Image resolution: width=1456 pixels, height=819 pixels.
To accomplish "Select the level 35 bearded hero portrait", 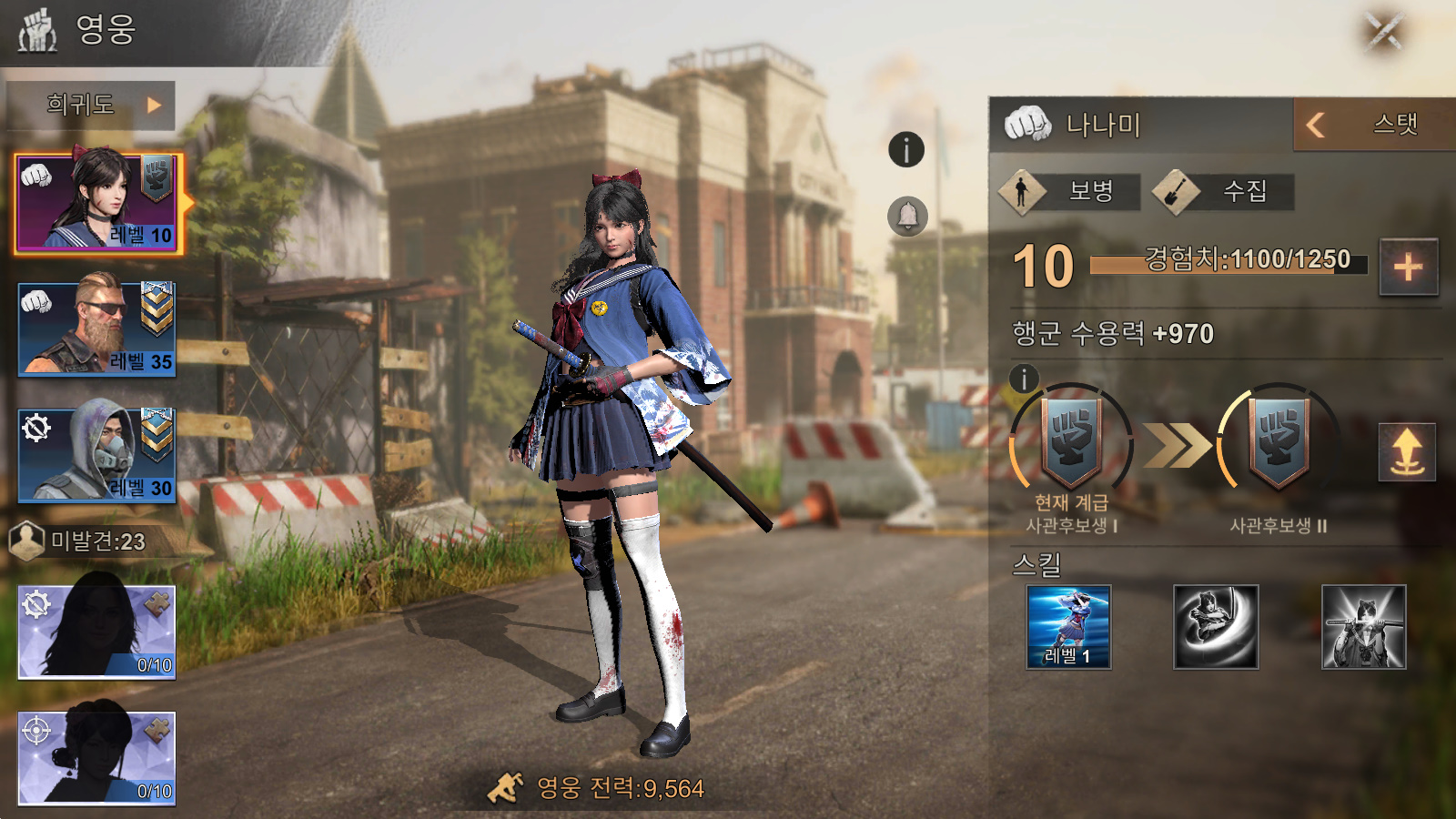I will point(97,329).
